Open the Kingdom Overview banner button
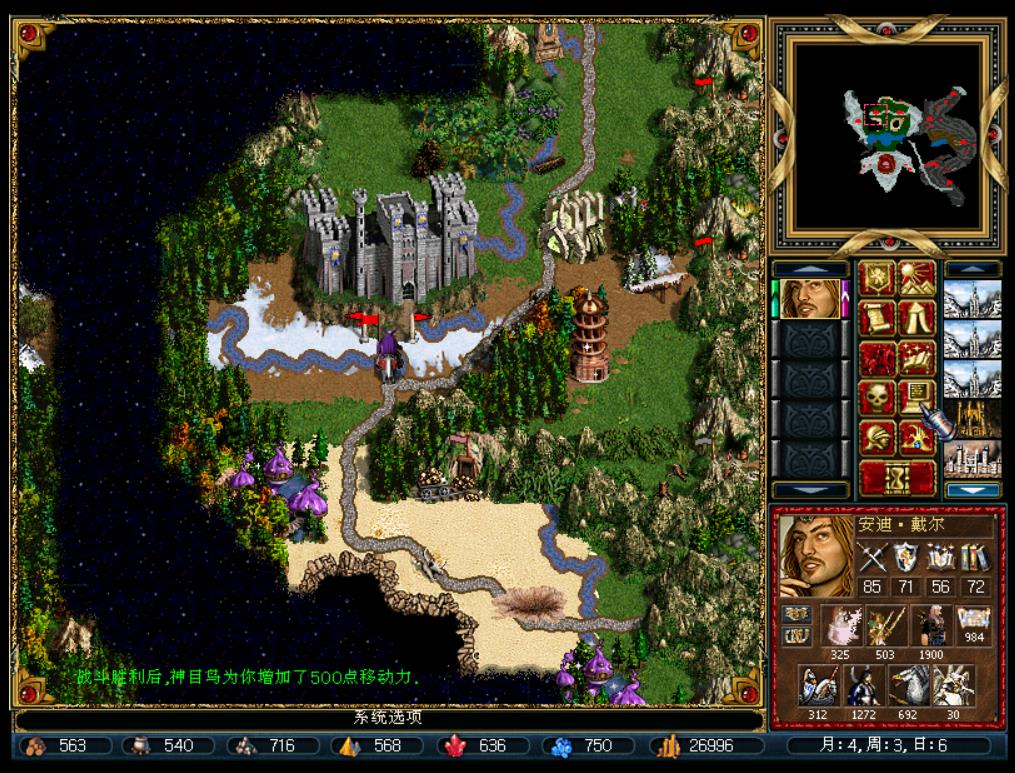The image size is (1015, 773). [877, 278]
